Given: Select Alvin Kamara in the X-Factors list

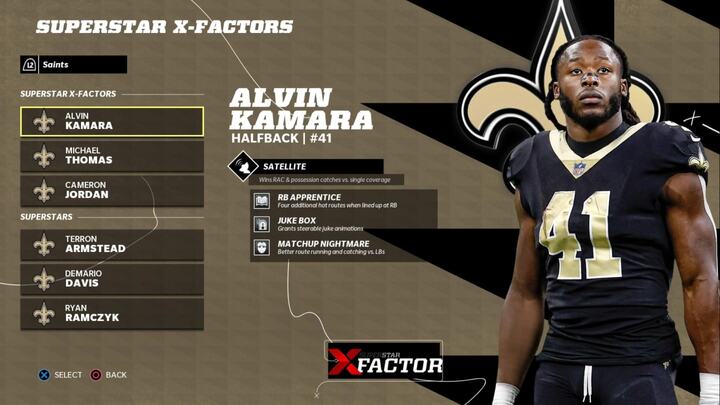Looking at the screenshot, I should coord(111,122).
